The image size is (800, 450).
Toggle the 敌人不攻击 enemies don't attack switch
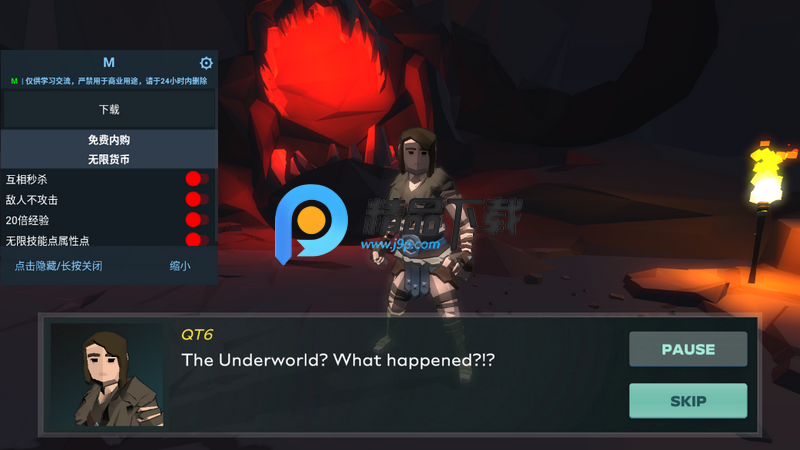(x=196, y=199)
